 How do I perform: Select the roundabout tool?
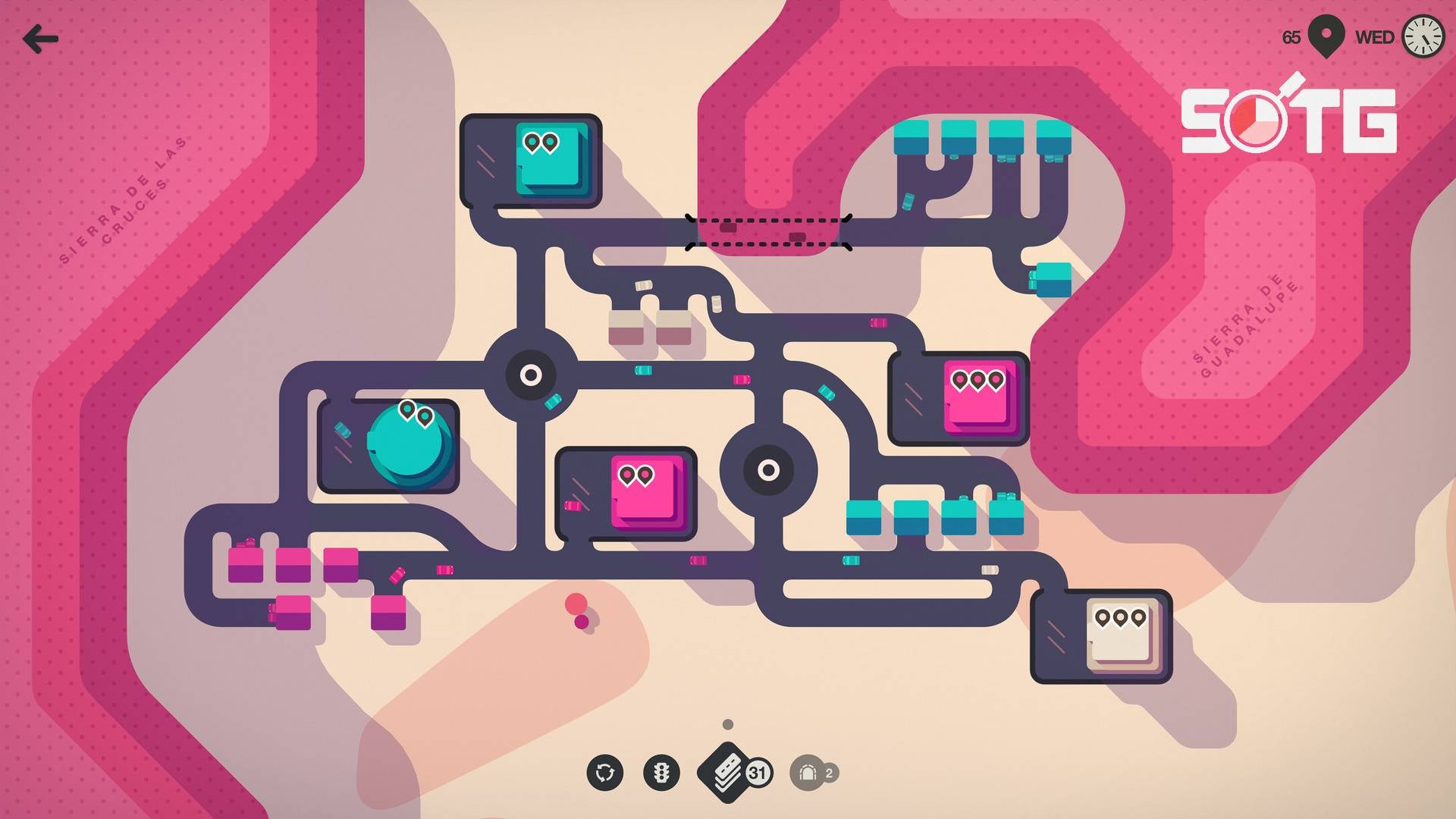coord(604,773)
